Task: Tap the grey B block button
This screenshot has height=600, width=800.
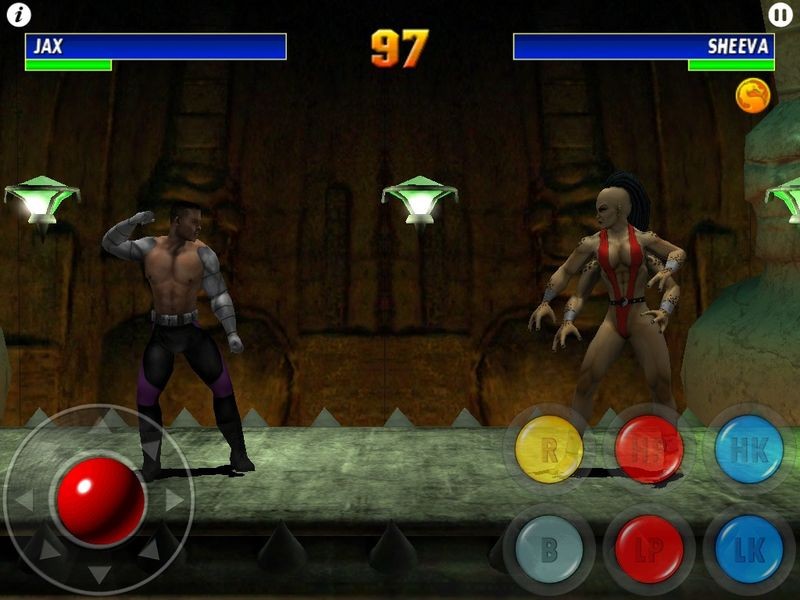Action: tap(549, 549)
